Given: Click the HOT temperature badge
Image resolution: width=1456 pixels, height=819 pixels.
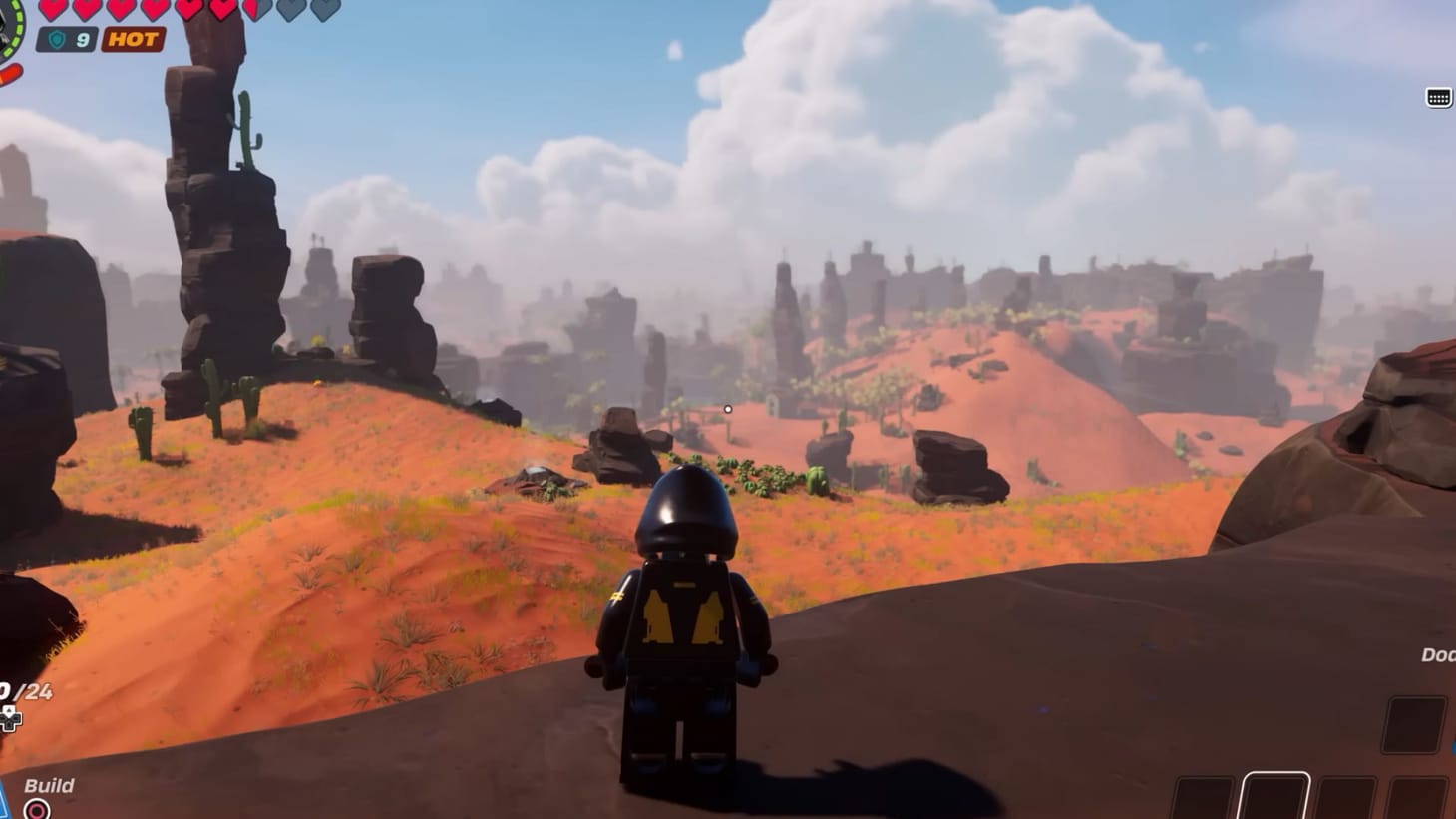Looking at the screenshot, I should coord(133,39).
